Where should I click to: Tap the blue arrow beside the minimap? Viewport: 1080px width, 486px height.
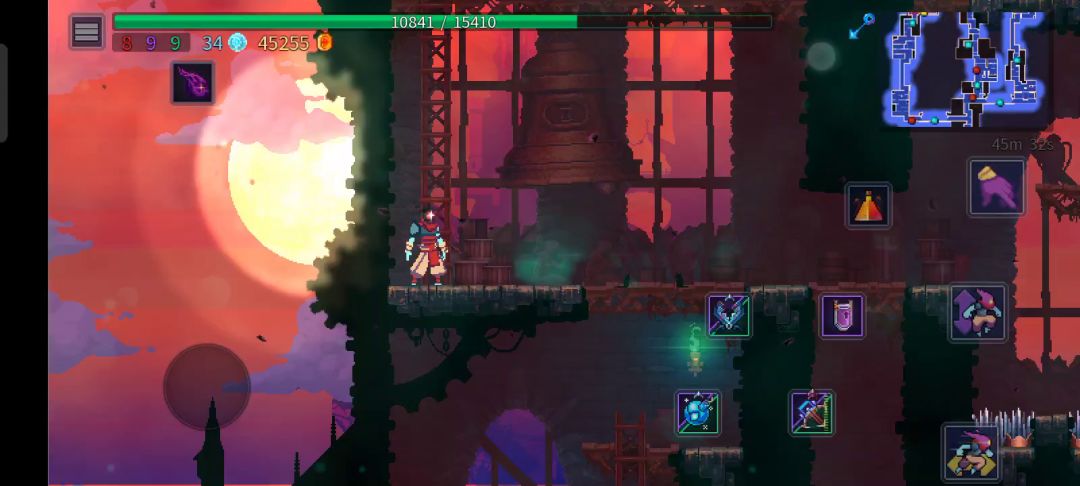861,27
